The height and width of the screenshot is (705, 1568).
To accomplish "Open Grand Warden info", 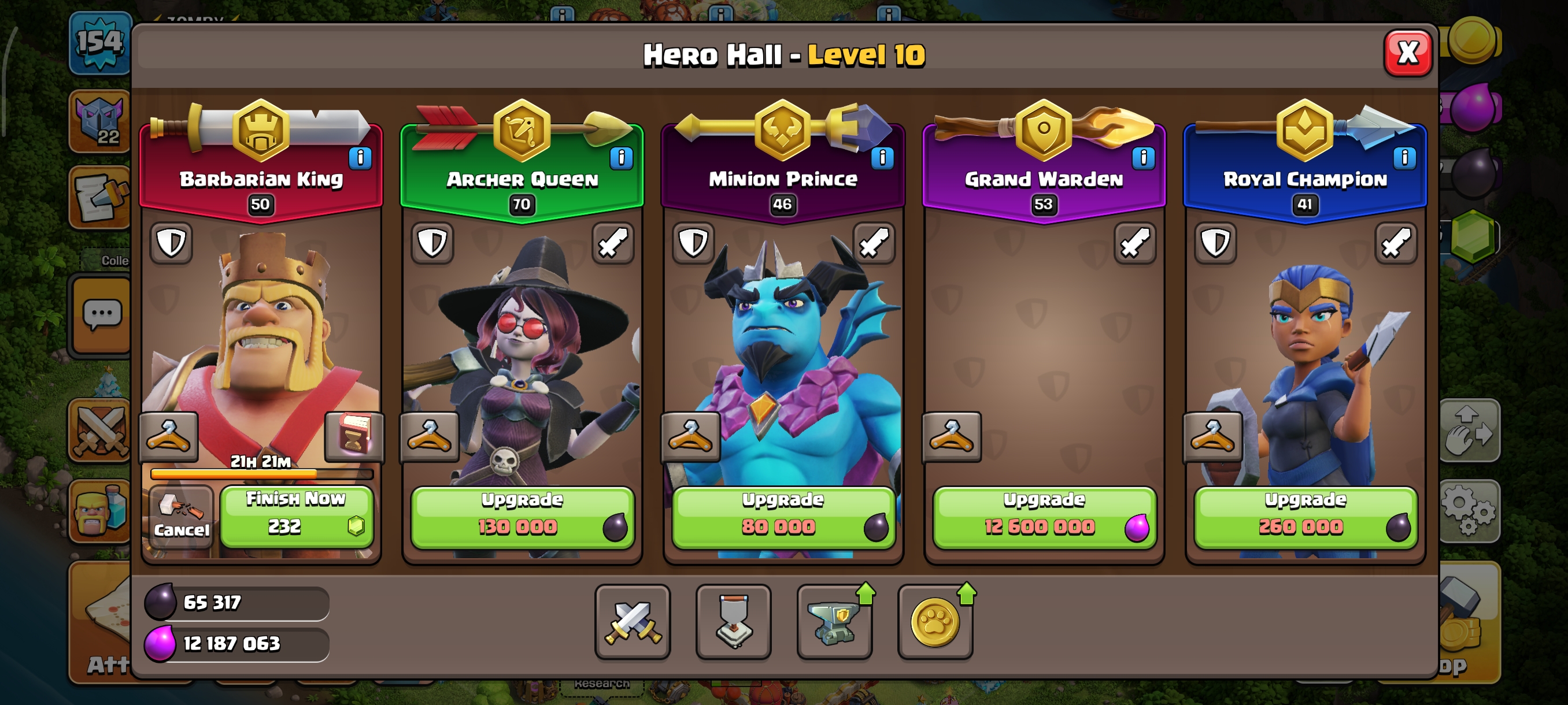I will pos(1143,158).
